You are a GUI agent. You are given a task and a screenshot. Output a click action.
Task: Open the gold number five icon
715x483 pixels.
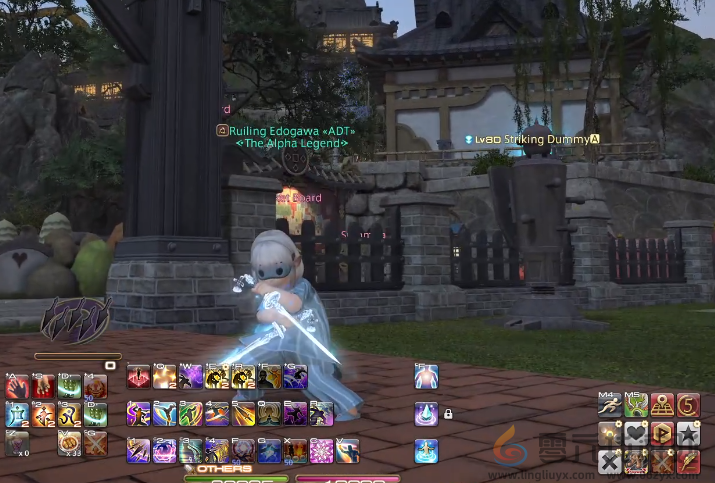pos(687,406)
